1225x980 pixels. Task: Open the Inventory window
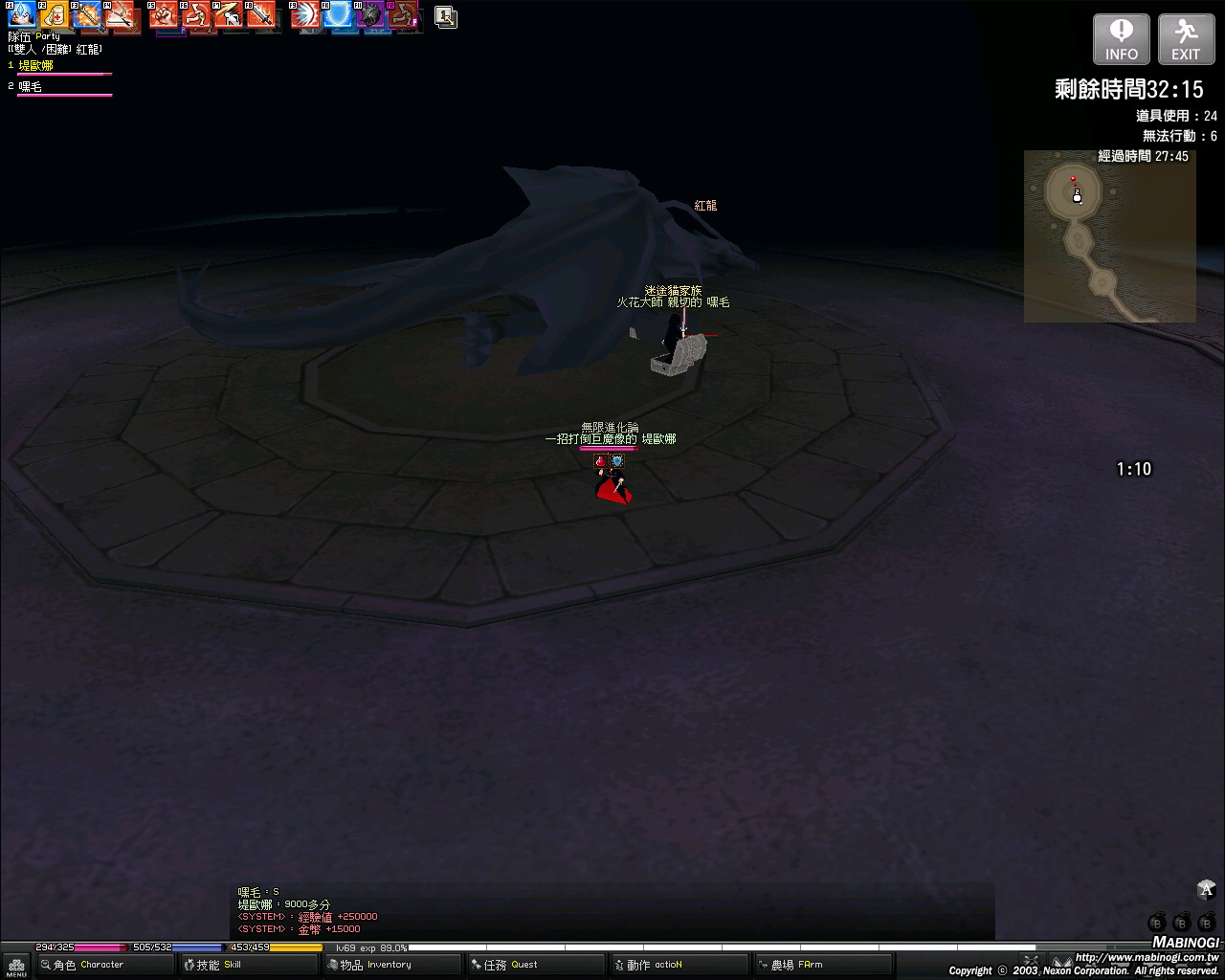[x=392, y=965]
